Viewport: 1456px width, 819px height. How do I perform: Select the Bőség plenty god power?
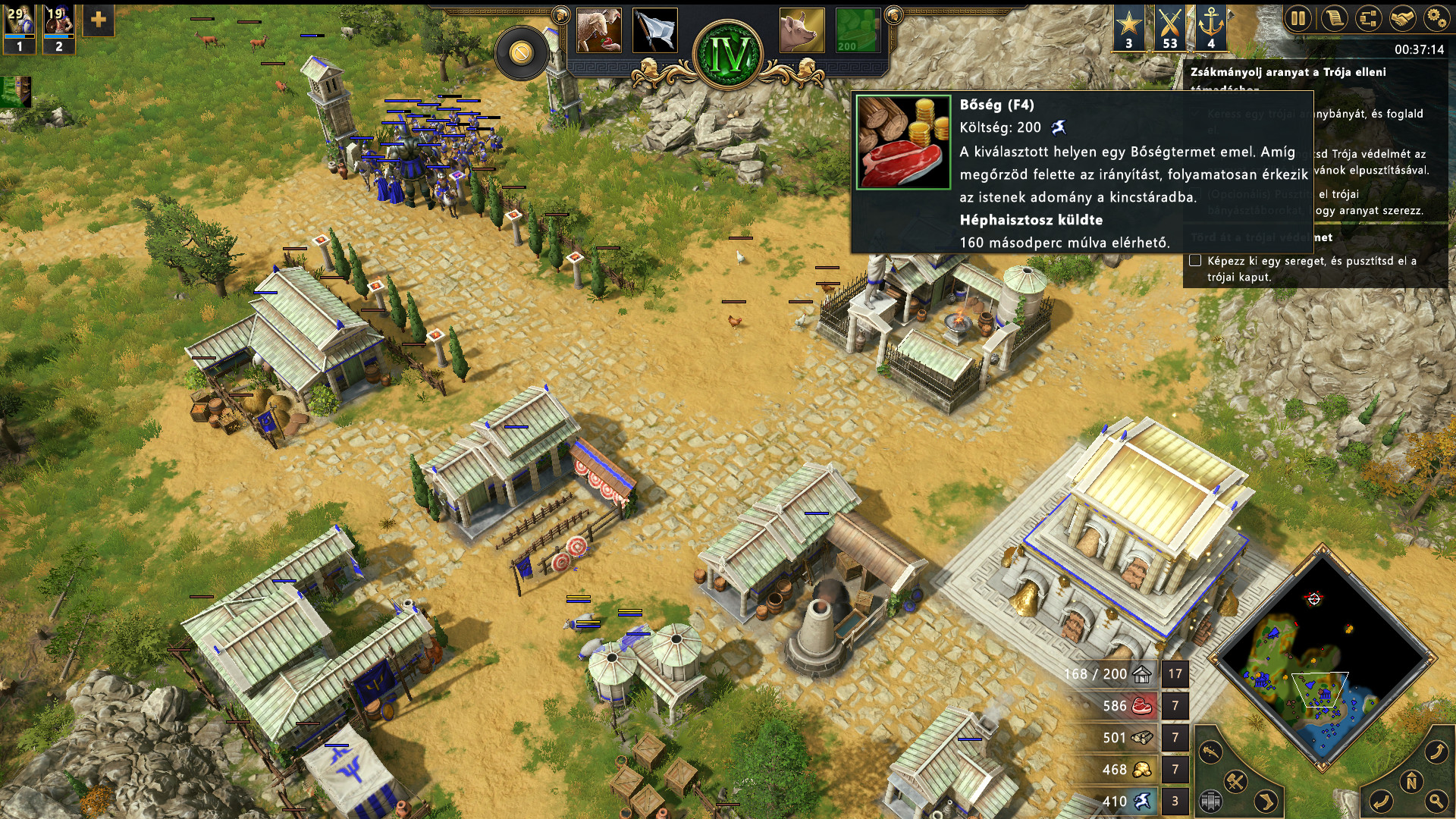pos(858,31)
